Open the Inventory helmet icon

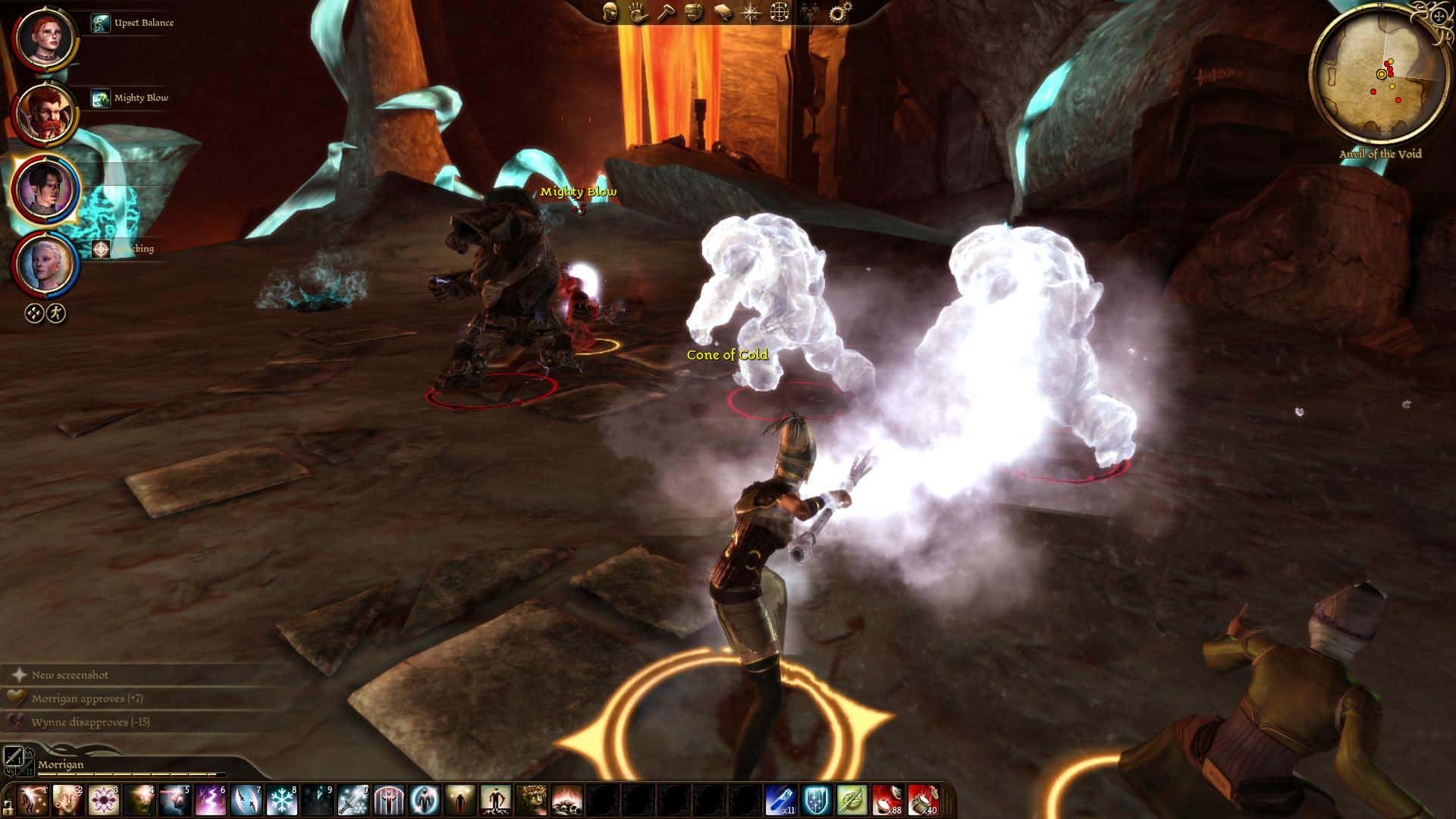(694, 13)
